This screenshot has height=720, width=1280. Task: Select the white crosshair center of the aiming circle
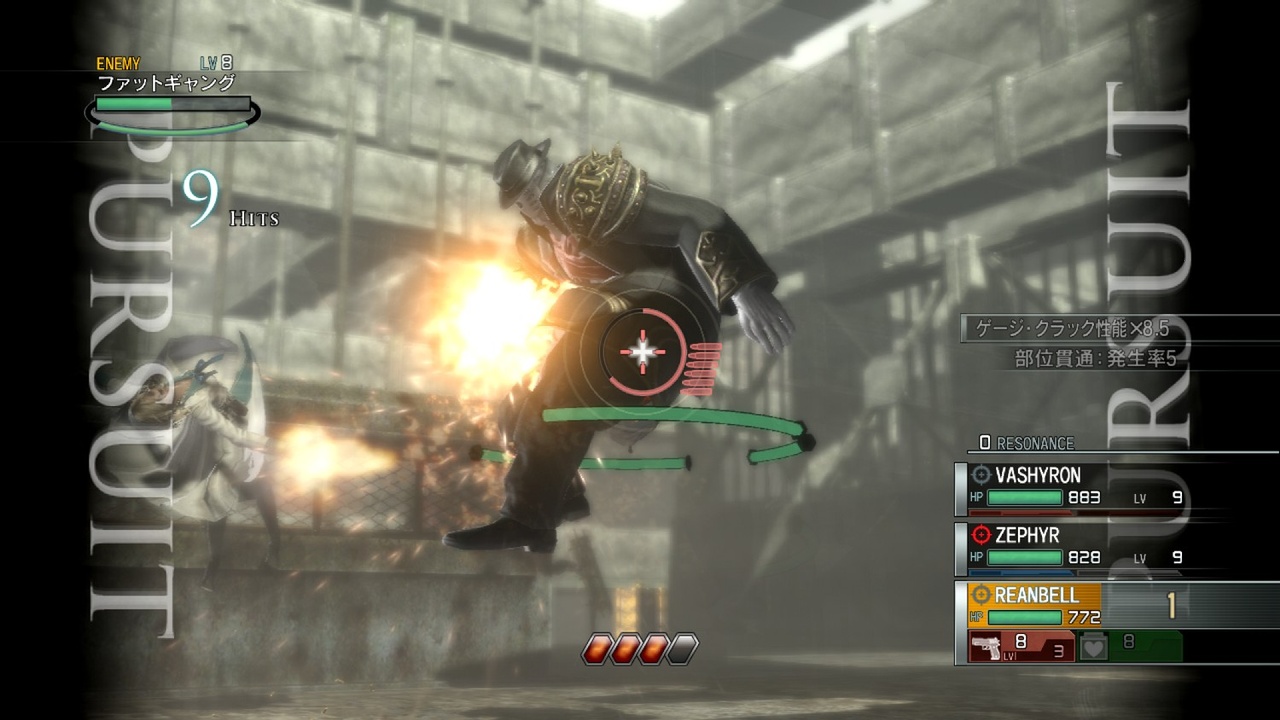(641, 350)
